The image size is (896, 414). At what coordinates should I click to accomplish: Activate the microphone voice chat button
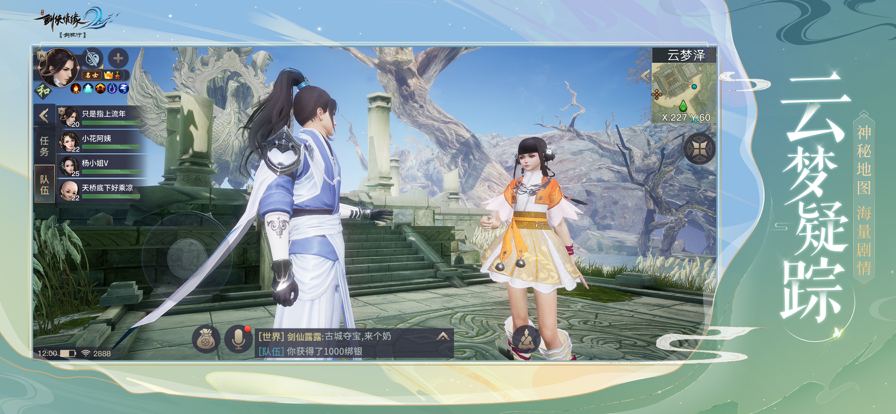pyautogui.click(x=238, y=339)
